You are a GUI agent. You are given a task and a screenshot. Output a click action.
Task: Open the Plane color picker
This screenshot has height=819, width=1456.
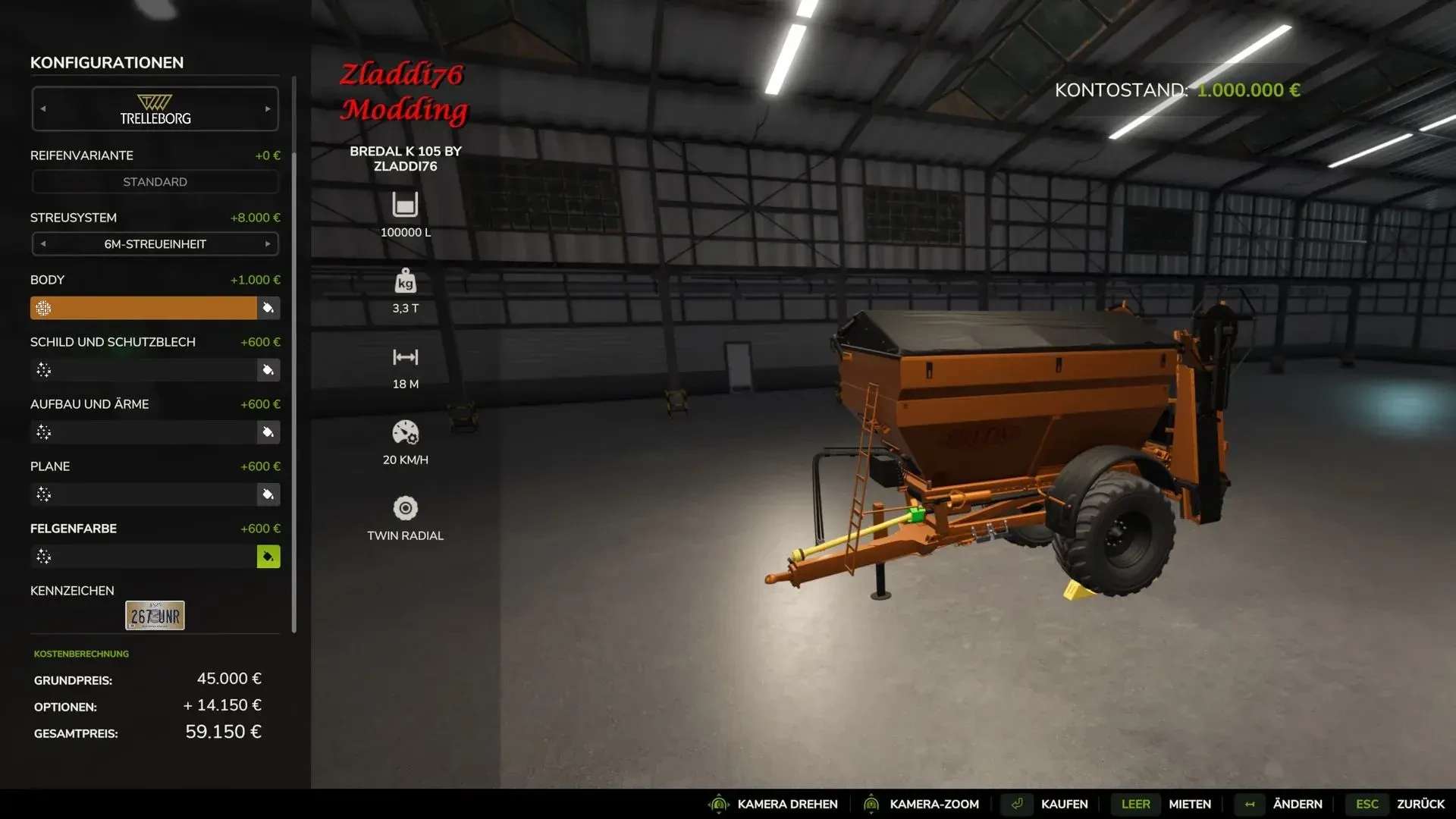pos(268,494)
